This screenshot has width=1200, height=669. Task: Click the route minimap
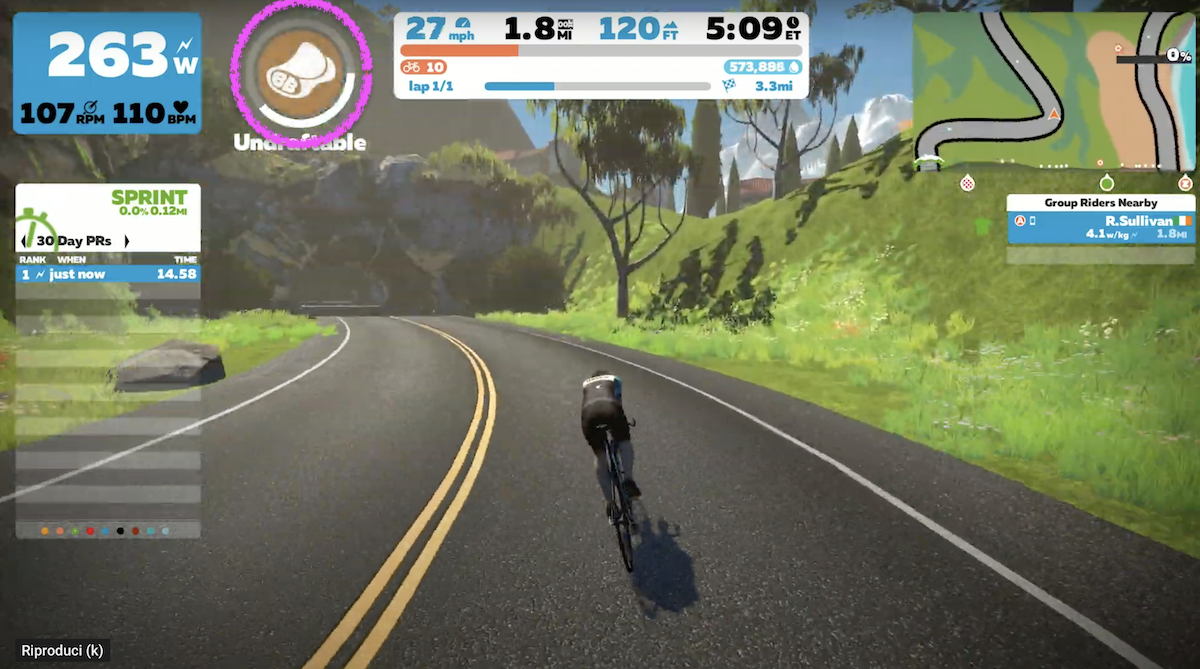[1054, 90]
